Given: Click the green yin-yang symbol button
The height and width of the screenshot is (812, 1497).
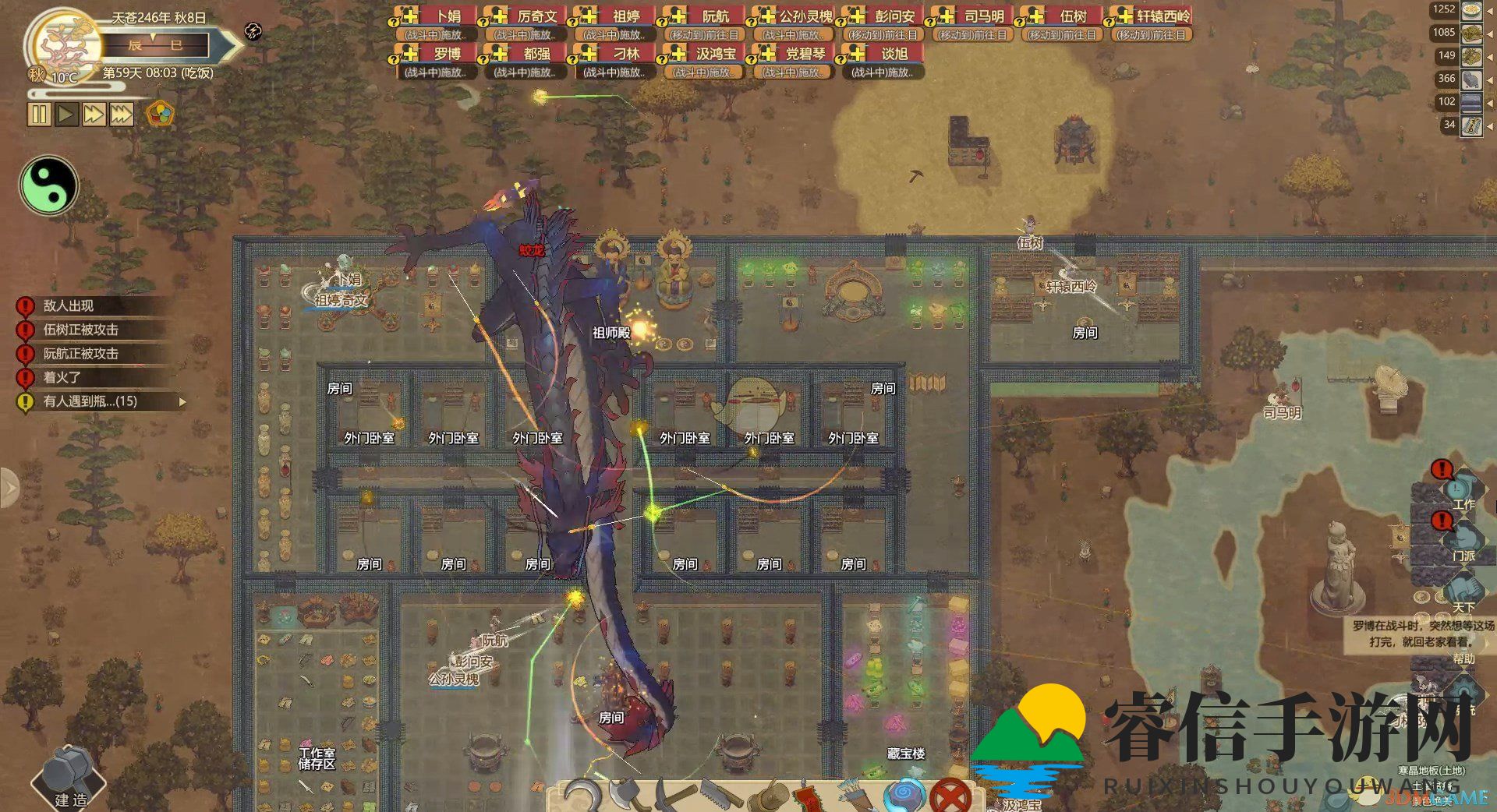Looking at the screenshot, I should click(48, 186).
